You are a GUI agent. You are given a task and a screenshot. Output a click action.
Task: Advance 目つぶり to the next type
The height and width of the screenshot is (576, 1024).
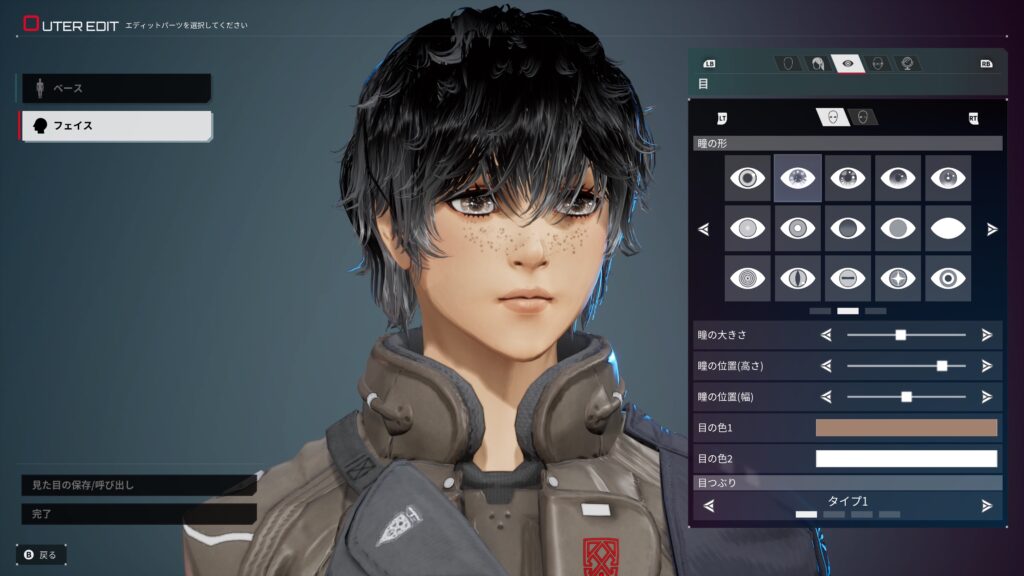click(x=986, y=505)
